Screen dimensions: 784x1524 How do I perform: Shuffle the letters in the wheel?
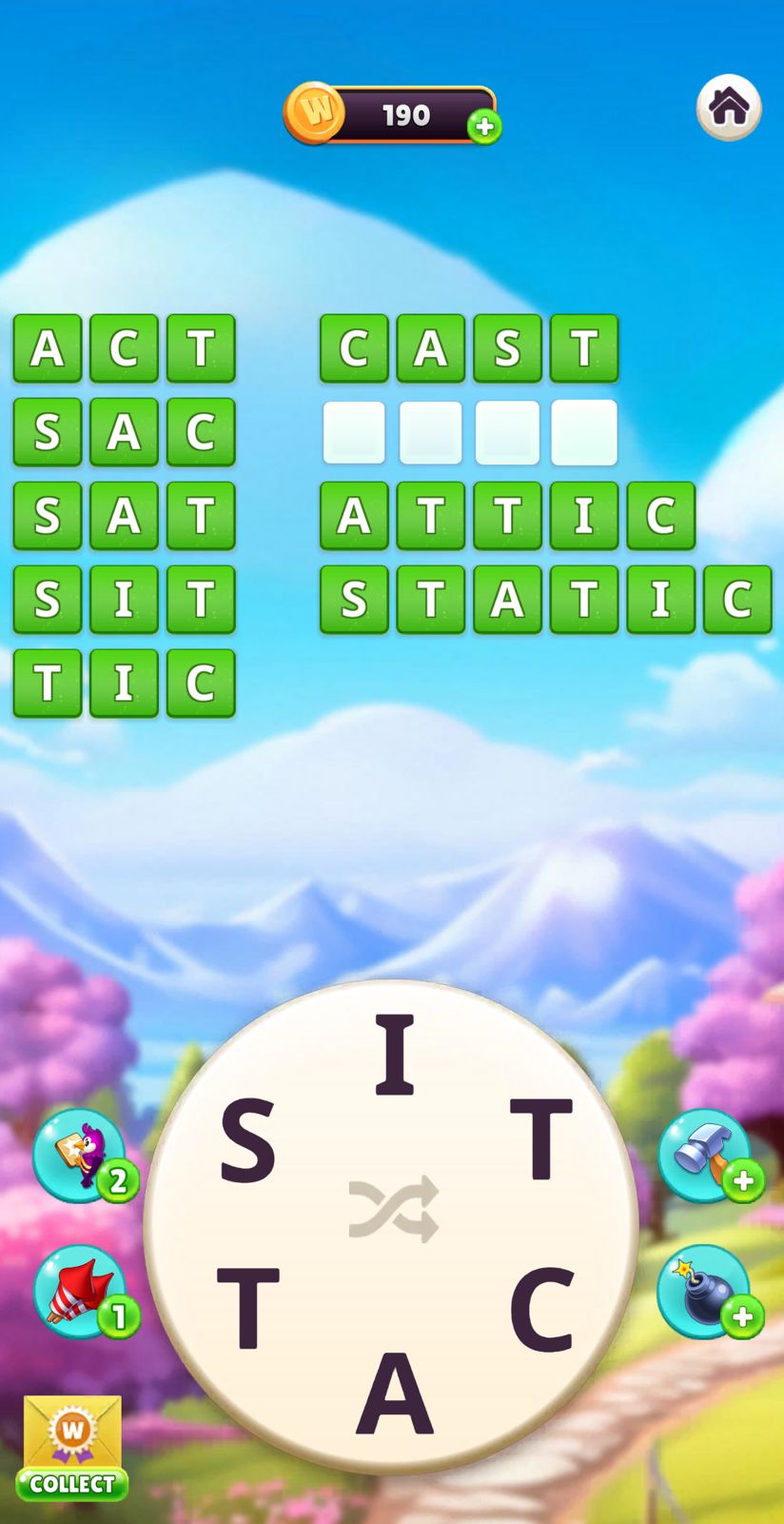(393, 1209)
